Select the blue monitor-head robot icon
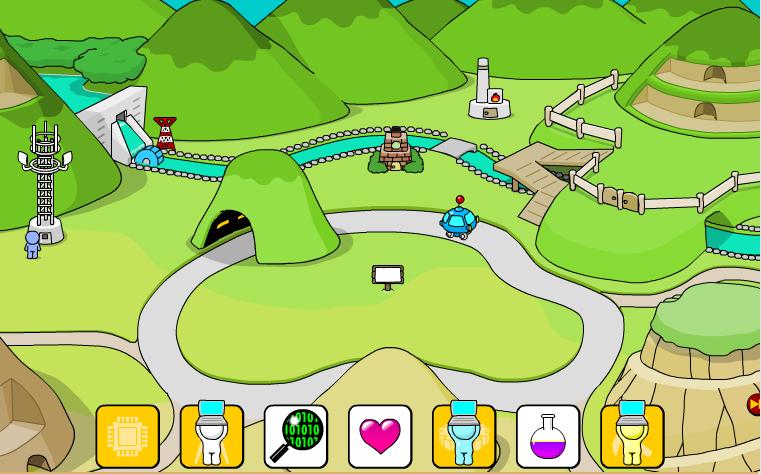This screenshot has width=761, height=474. click(464, 436)
